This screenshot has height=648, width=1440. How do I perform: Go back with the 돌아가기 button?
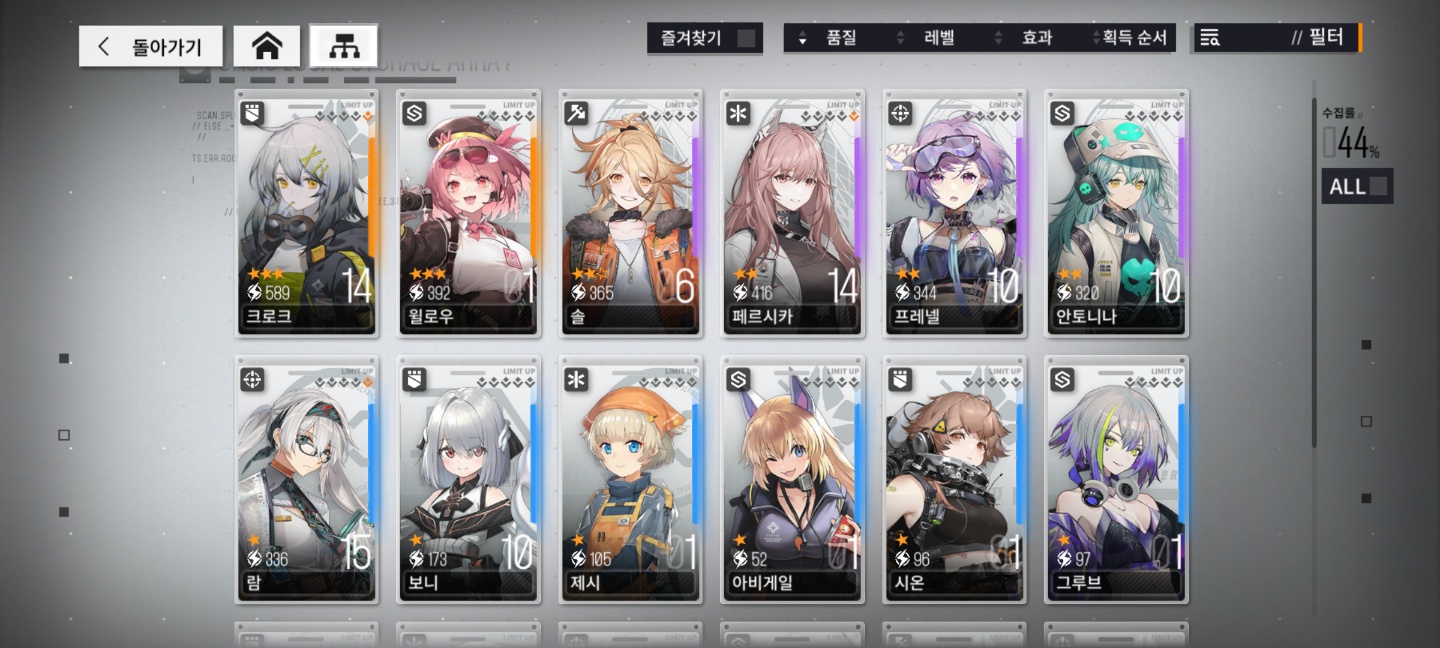coord(151,46)
